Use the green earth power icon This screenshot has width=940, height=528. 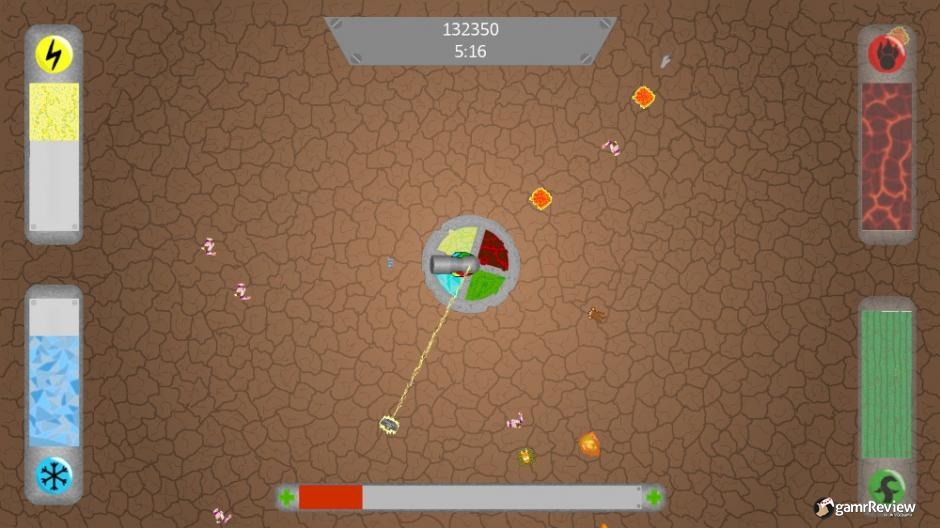[x=886, y=487]
